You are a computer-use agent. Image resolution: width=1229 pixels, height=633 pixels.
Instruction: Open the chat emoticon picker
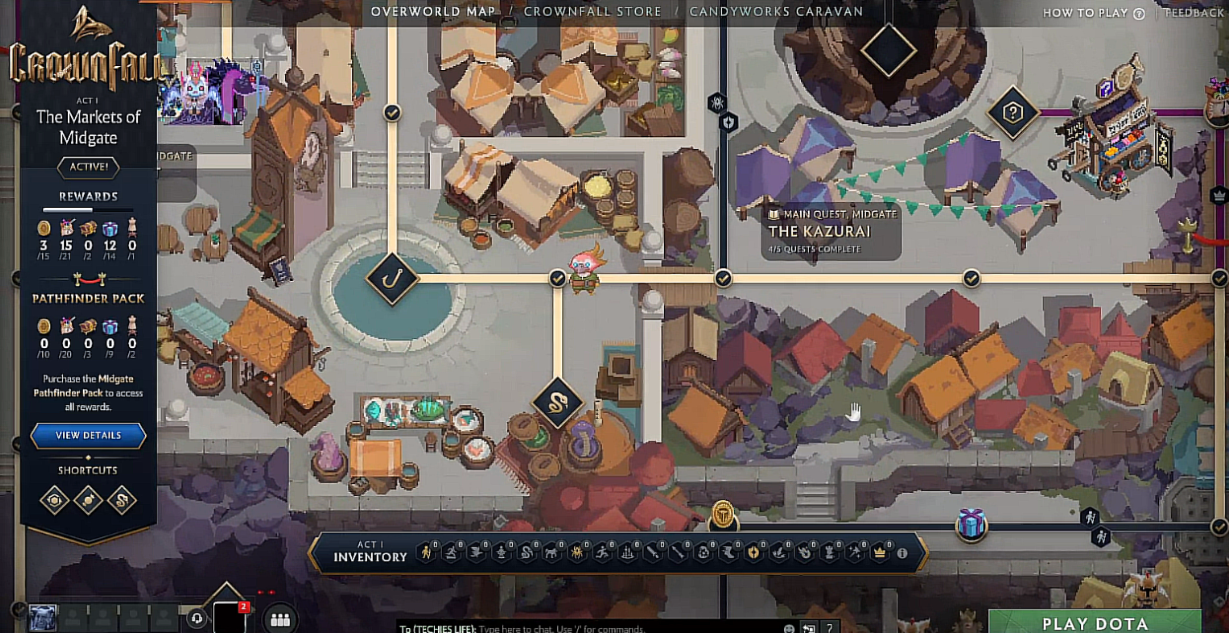790,628
